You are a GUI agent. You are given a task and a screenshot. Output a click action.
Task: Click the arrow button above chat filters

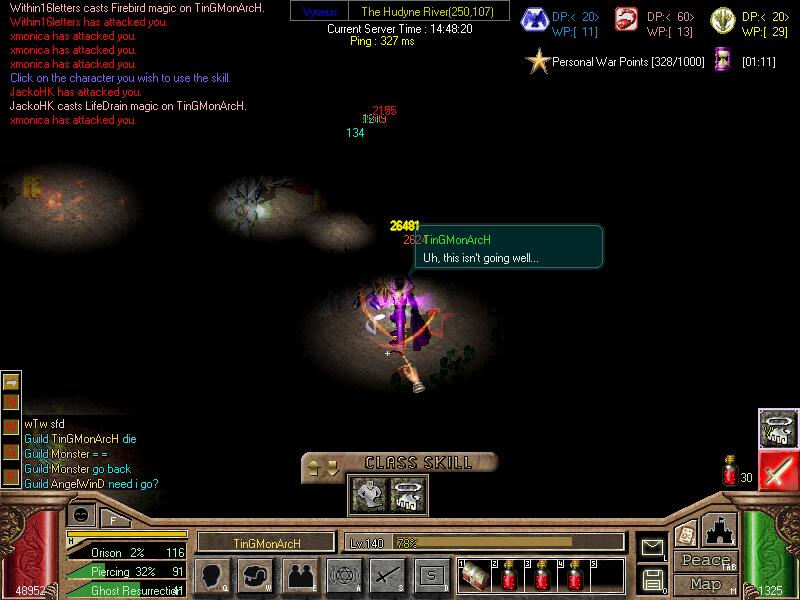[11, 380]
